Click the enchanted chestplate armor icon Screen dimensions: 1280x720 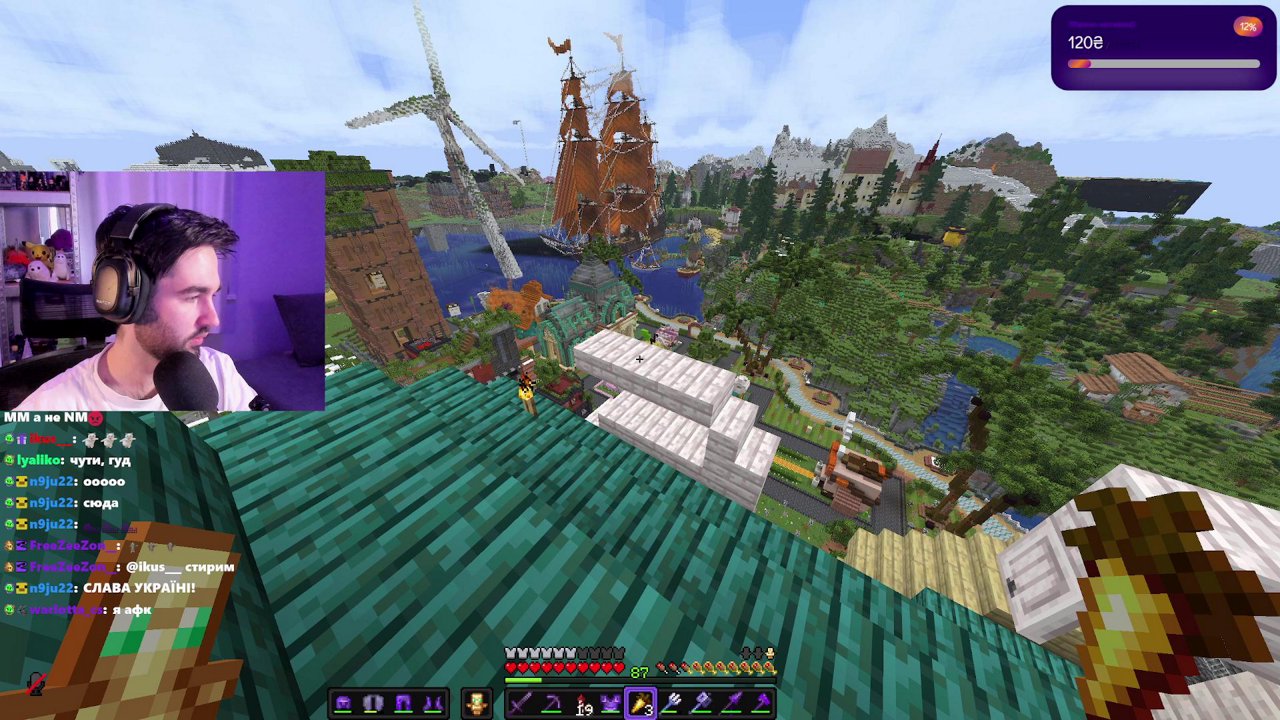coord(372,702)
